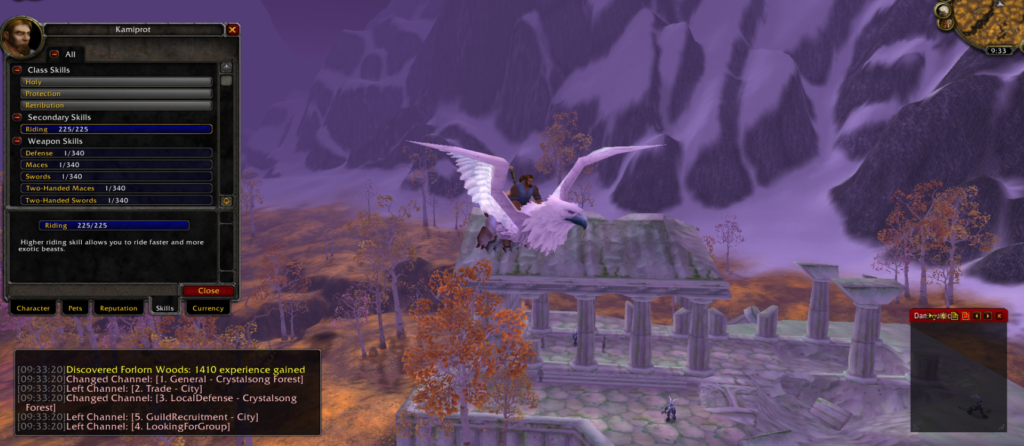Viewport: 1024px width, 446px height.
Task: Click the red Close button in skills panel
Action: [208, 291]
